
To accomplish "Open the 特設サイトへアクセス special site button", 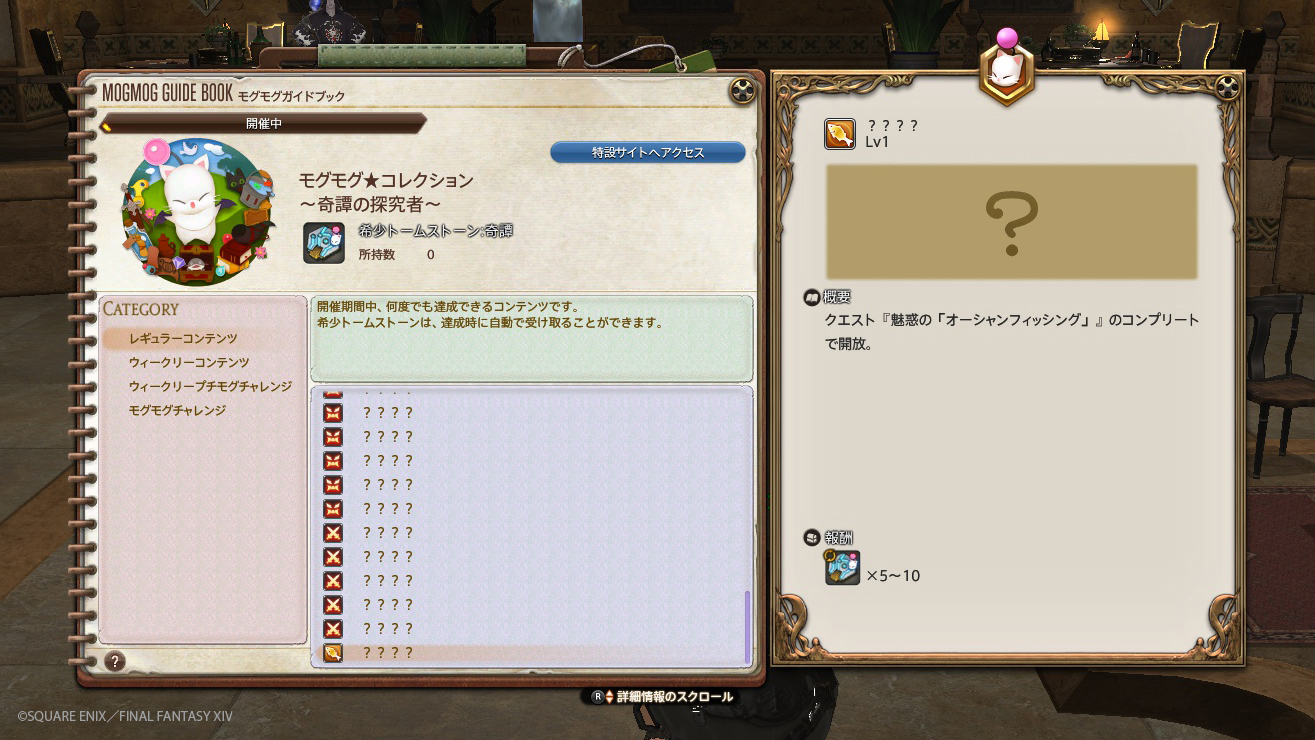I will (x=648, y=153).
